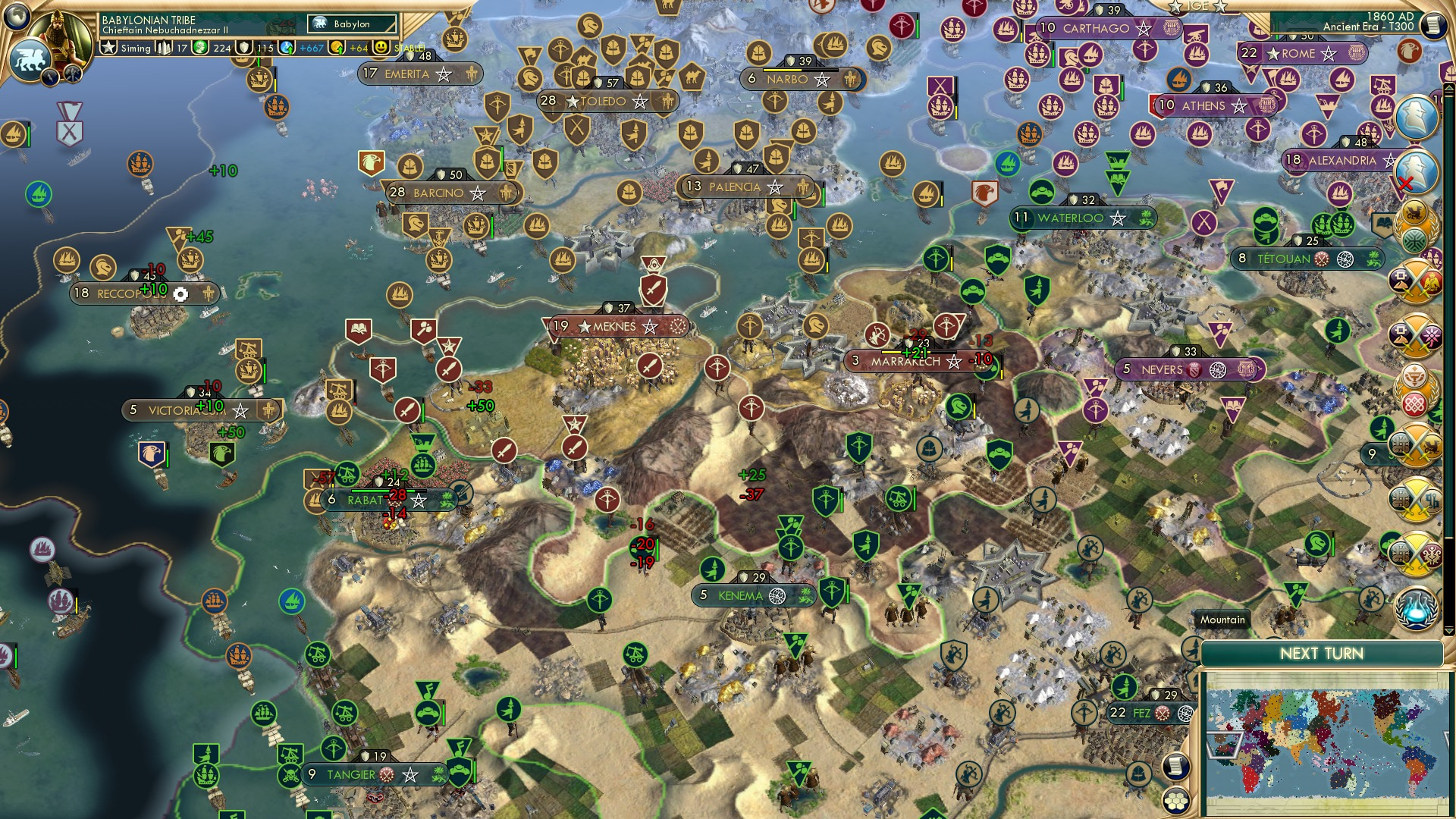Open the notification log scroll at top right
This screenshot has width=1456, height=819.
1434,25
